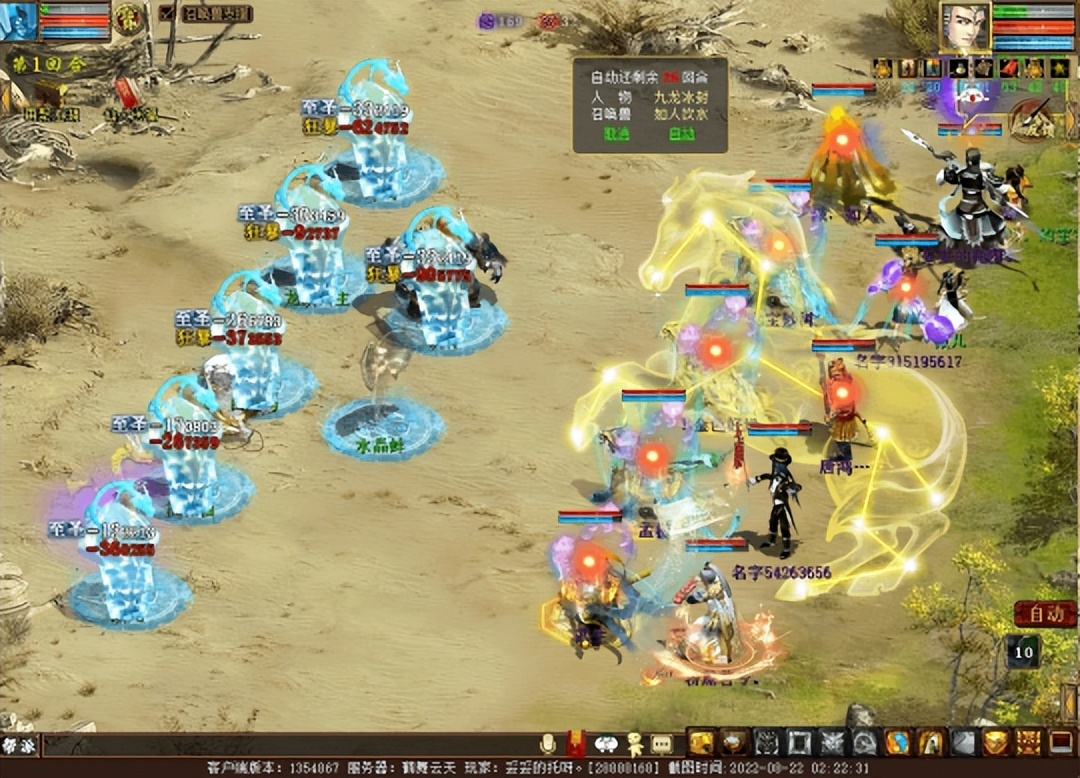Click the red banner icon near the round counter

point(127,94)
